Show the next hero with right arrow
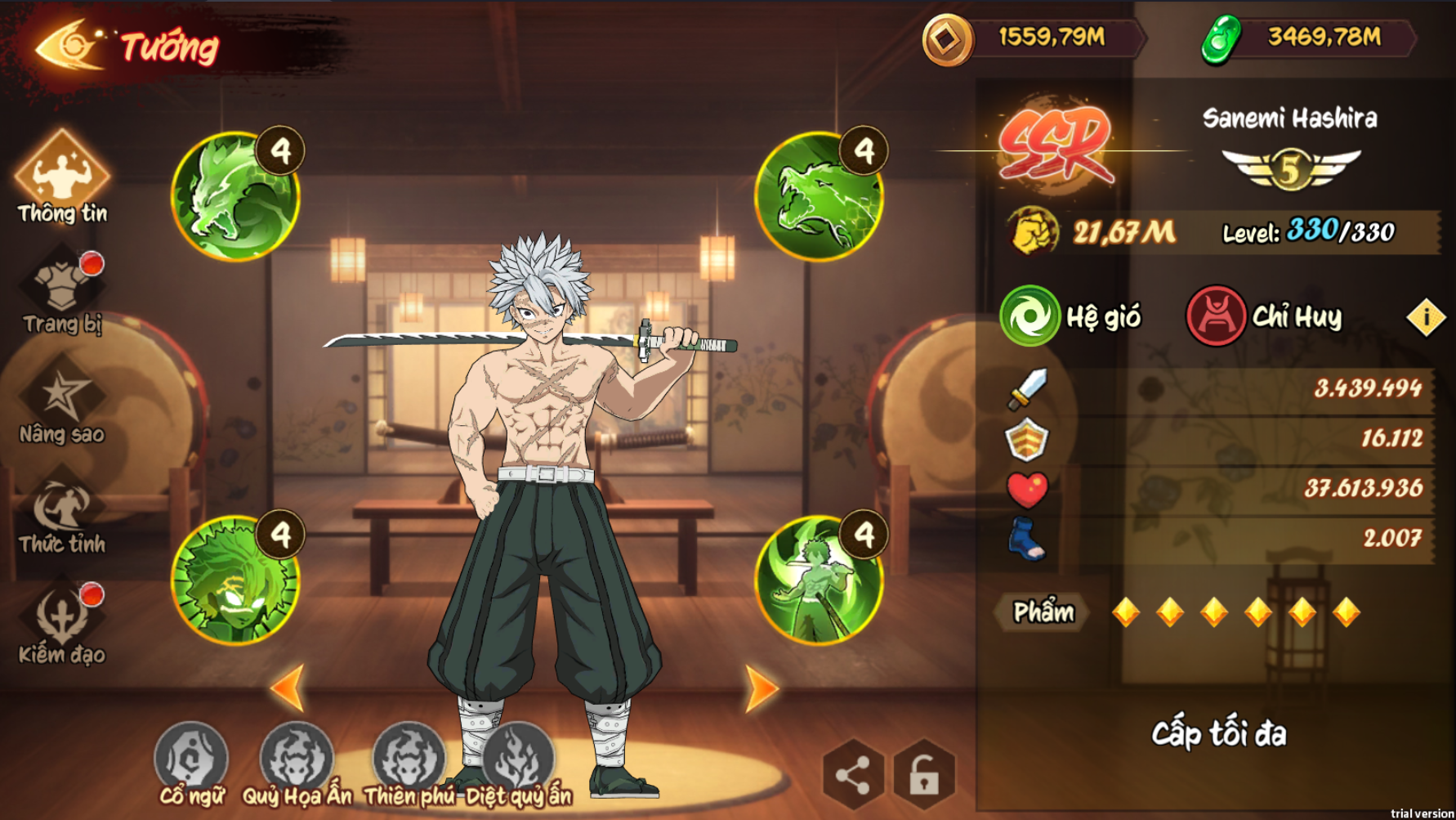 (761, 689)
